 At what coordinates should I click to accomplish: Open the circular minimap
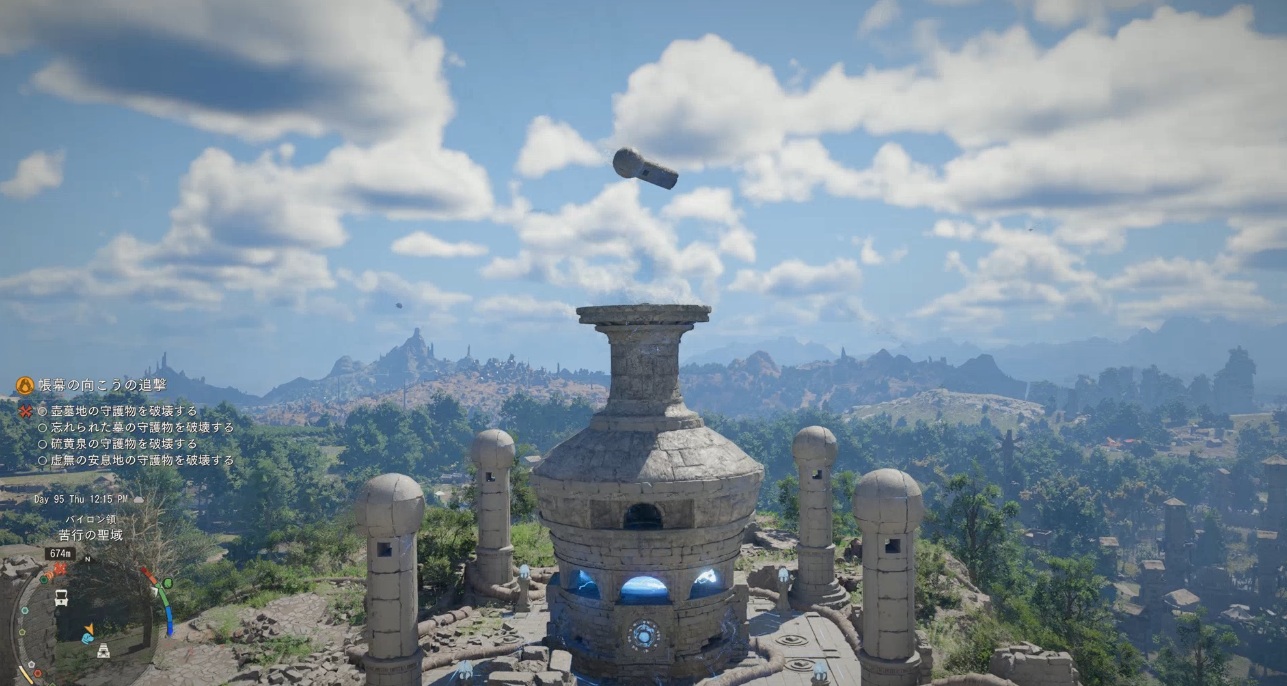click(x=95, y=620)
